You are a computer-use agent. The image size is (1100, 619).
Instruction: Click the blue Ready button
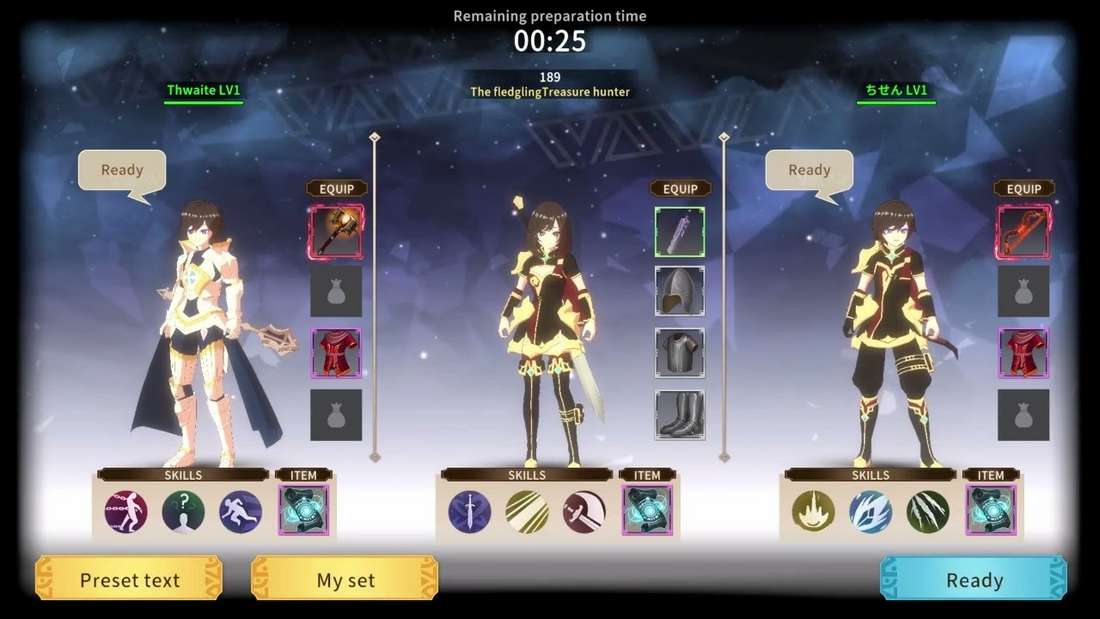coord(973,579)
